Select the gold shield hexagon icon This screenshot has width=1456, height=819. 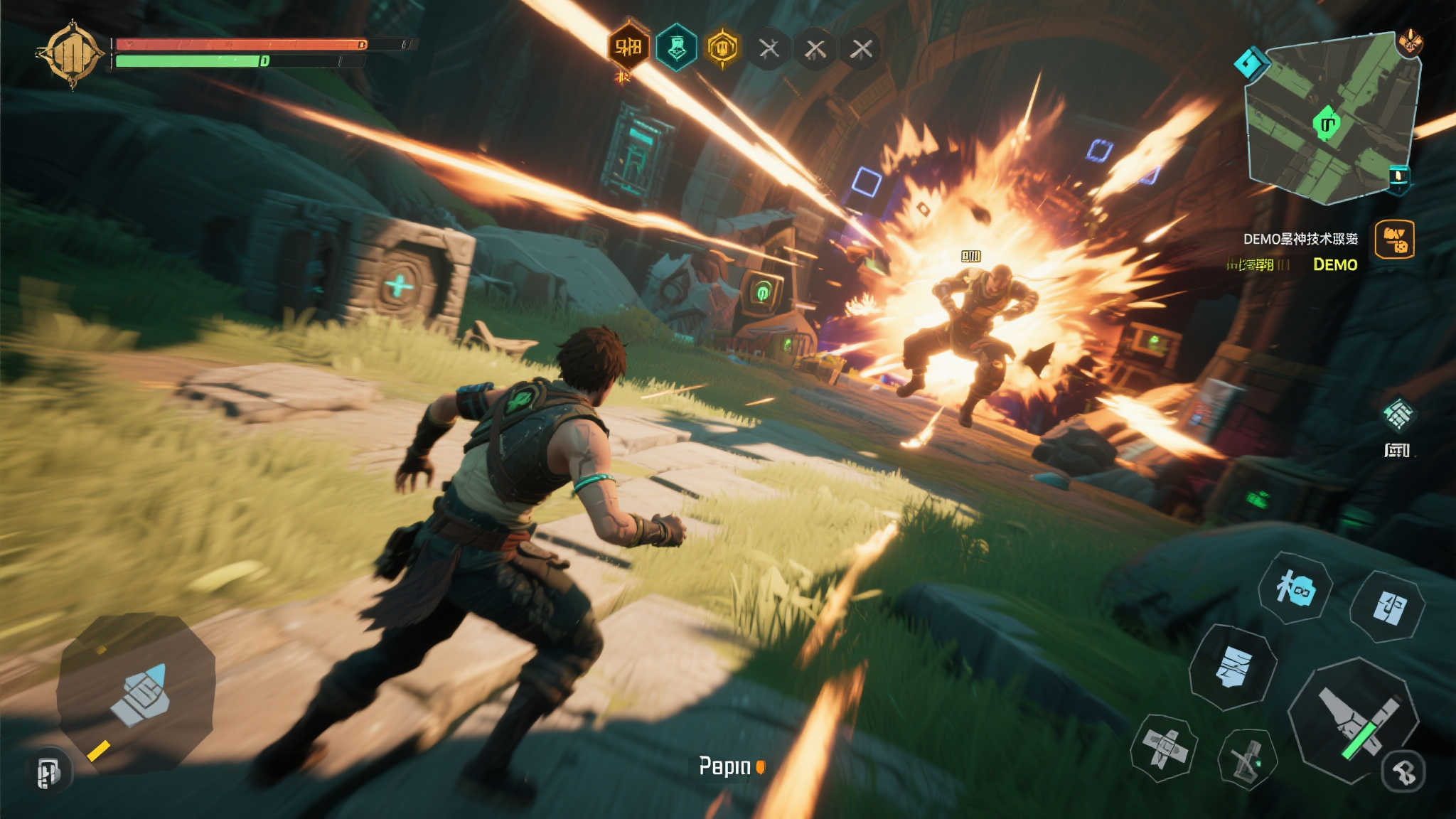(x=722, y=48)
